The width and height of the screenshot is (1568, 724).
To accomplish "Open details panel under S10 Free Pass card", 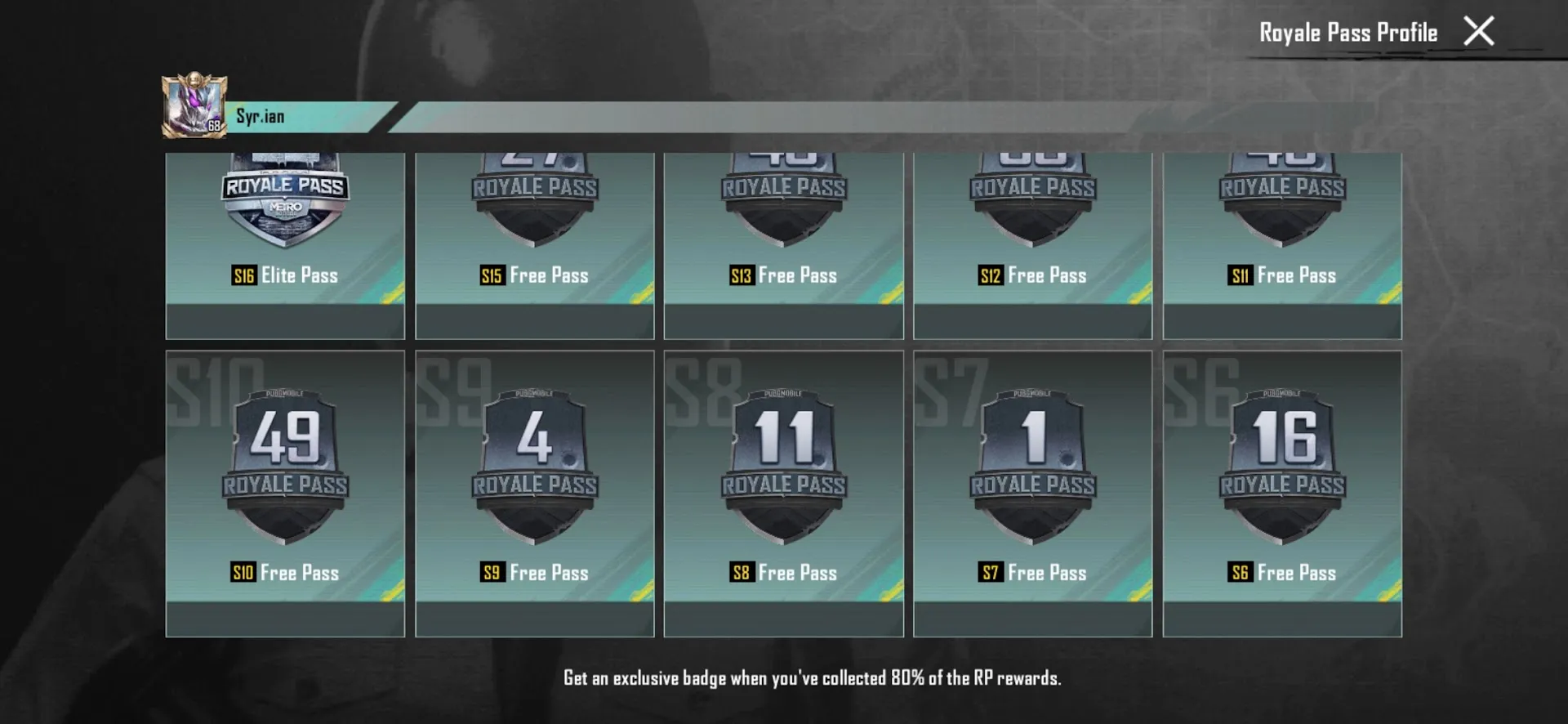I will (286, 619).
